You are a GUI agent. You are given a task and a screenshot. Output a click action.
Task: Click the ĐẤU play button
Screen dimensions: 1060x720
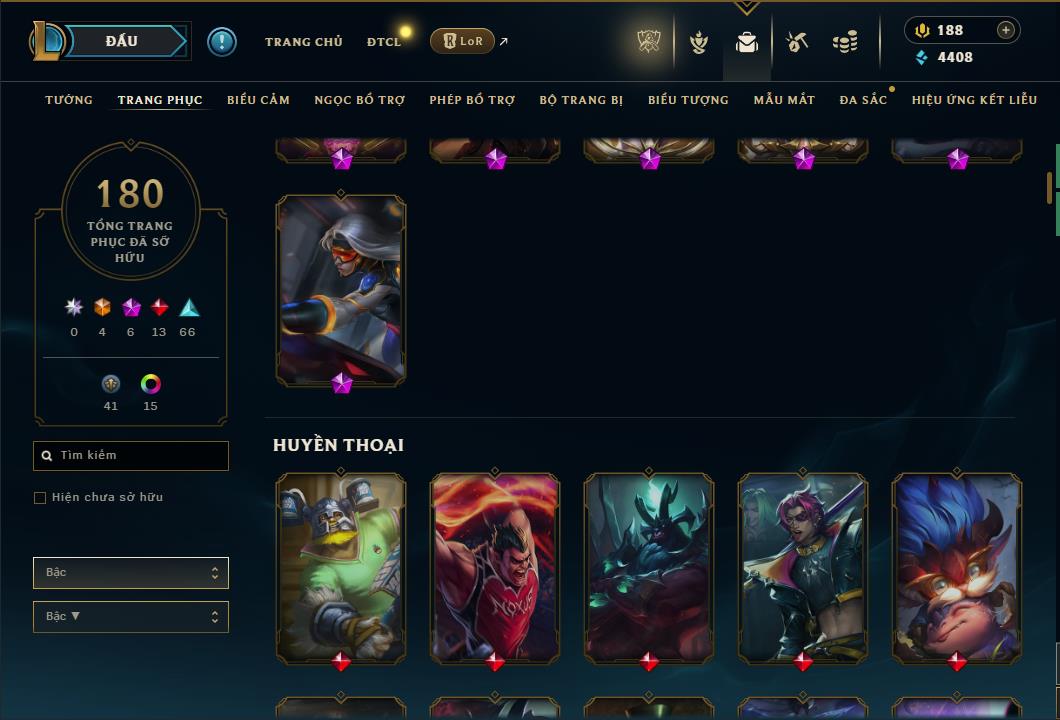click(121, 41)
